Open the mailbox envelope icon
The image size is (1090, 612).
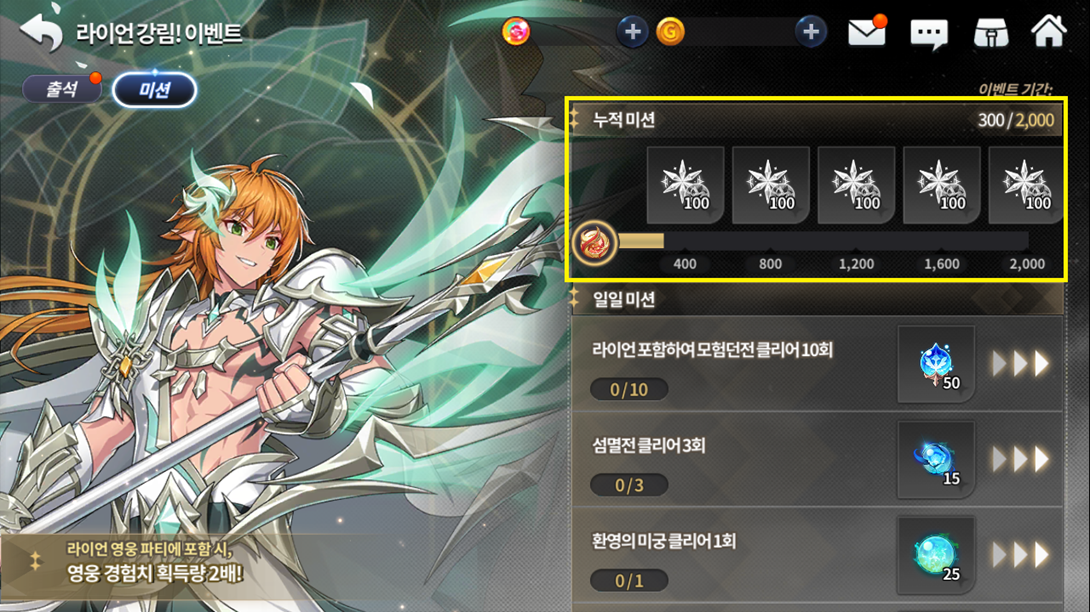(867, 33)
